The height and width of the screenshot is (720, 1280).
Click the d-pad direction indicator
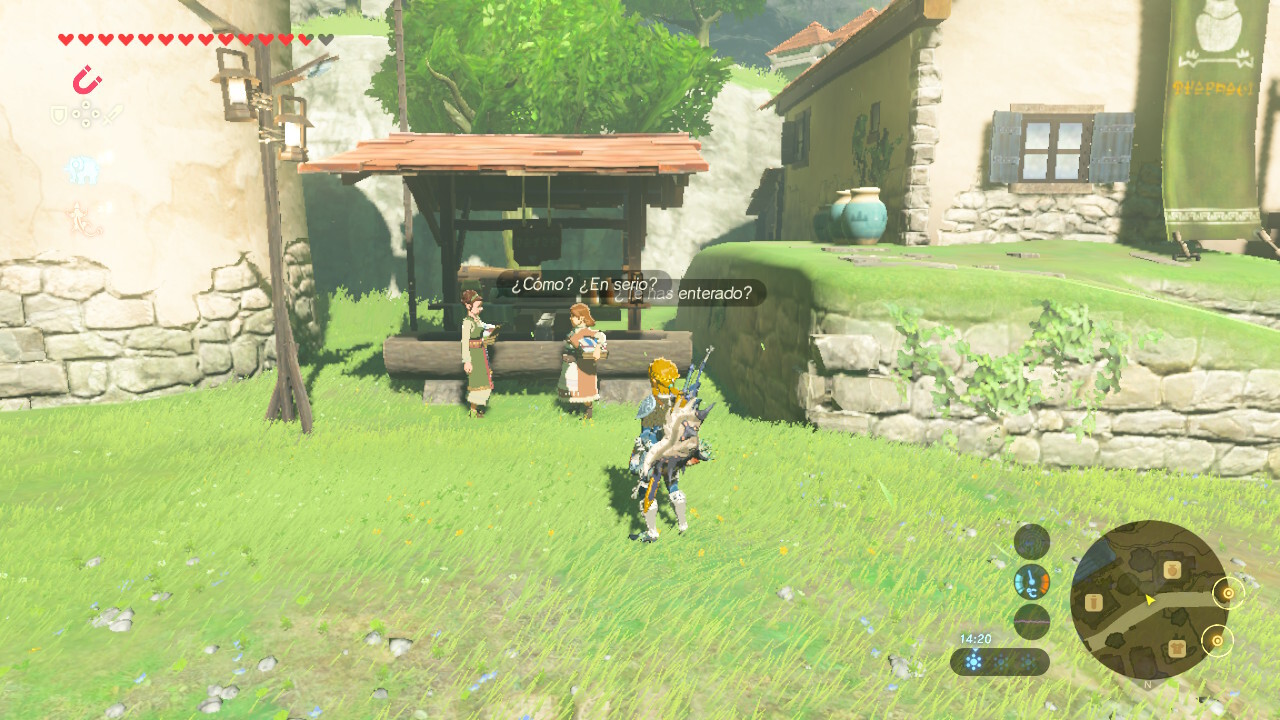[86, 115]
